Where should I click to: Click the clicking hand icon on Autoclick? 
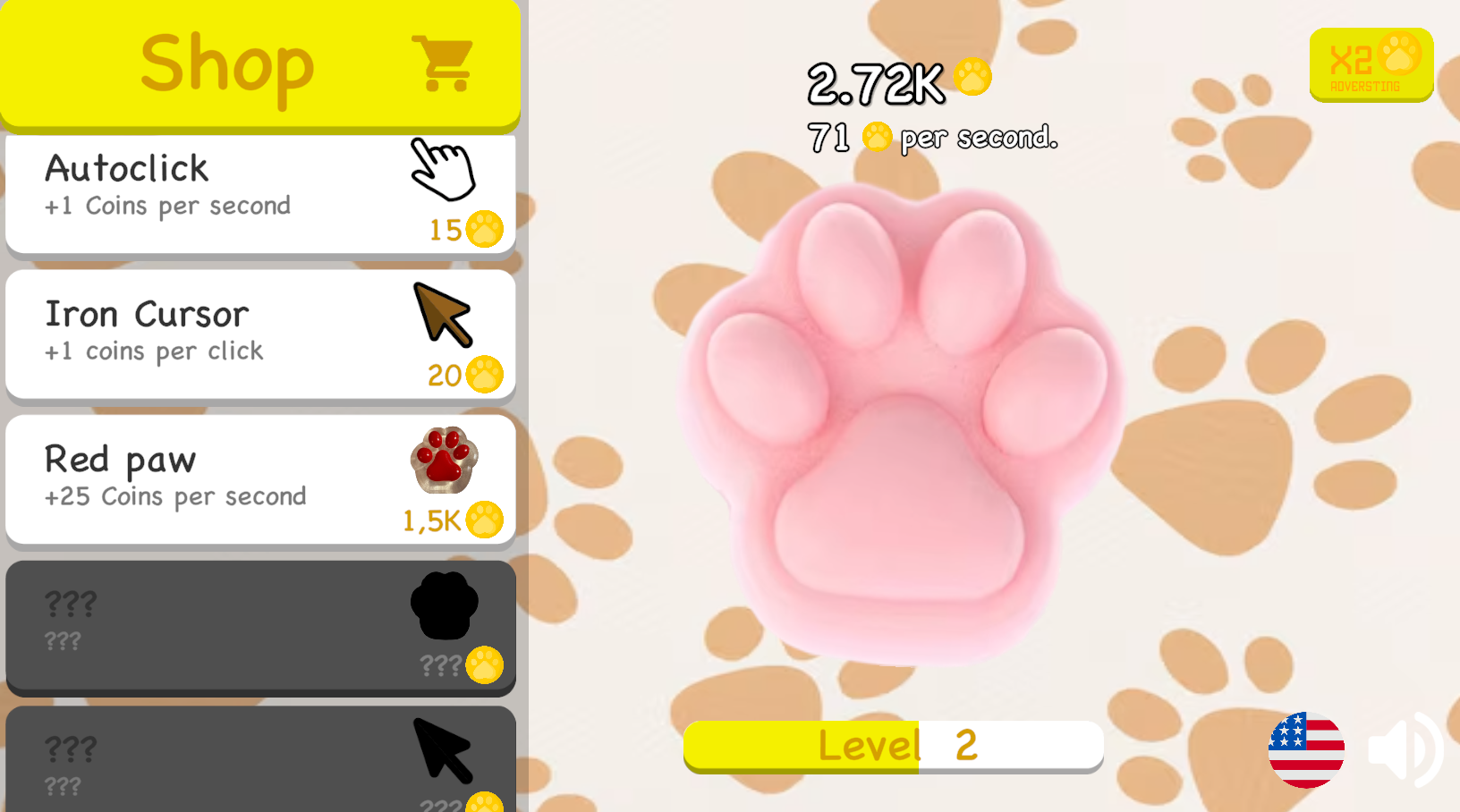pos(442,170)
